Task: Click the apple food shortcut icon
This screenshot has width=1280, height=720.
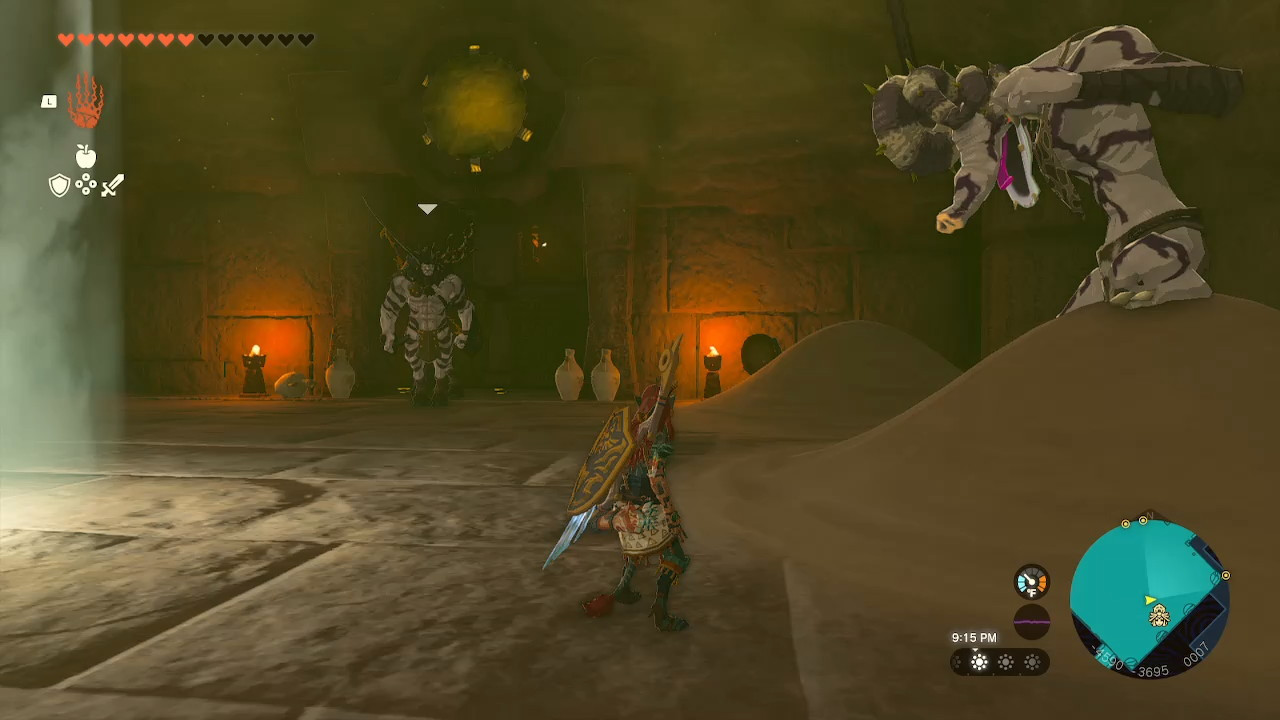Action: pos(86,155)
